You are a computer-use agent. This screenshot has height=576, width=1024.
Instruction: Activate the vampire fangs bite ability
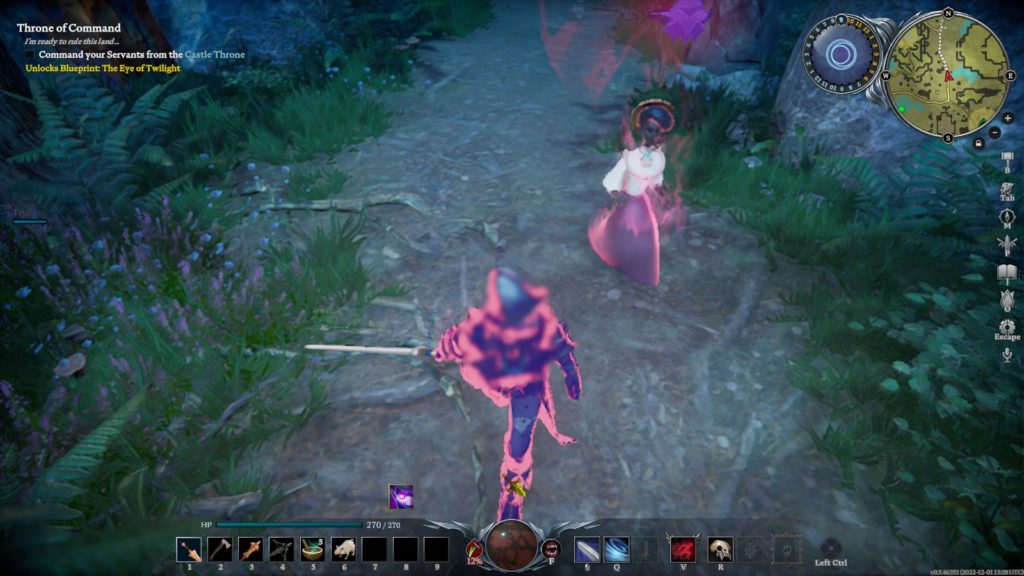point(551,548)
